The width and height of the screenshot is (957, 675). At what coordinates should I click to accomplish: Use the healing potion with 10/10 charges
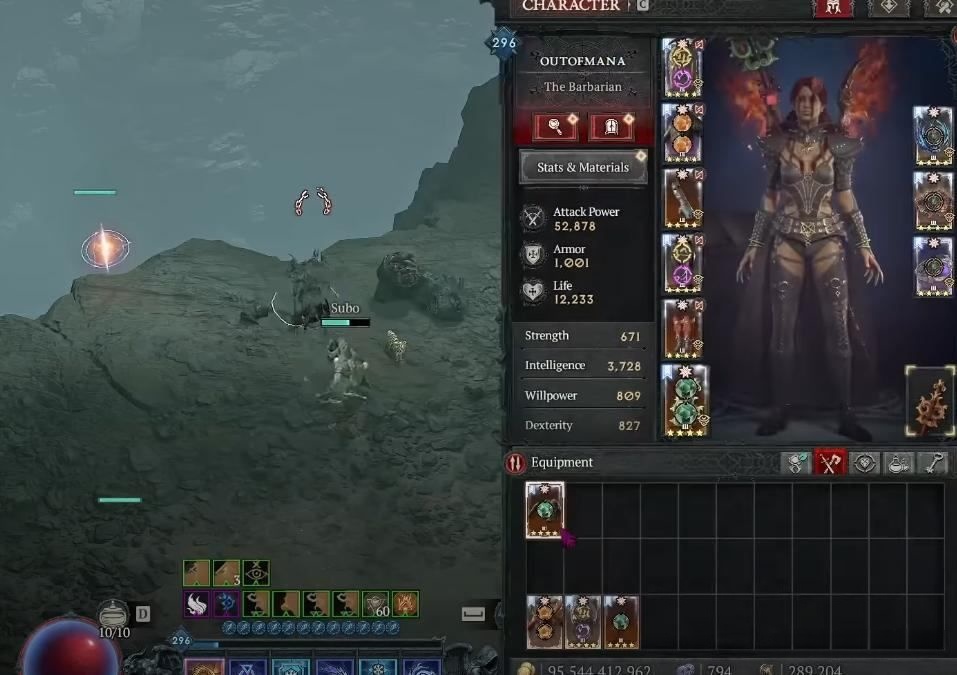(x=112, y=614)
